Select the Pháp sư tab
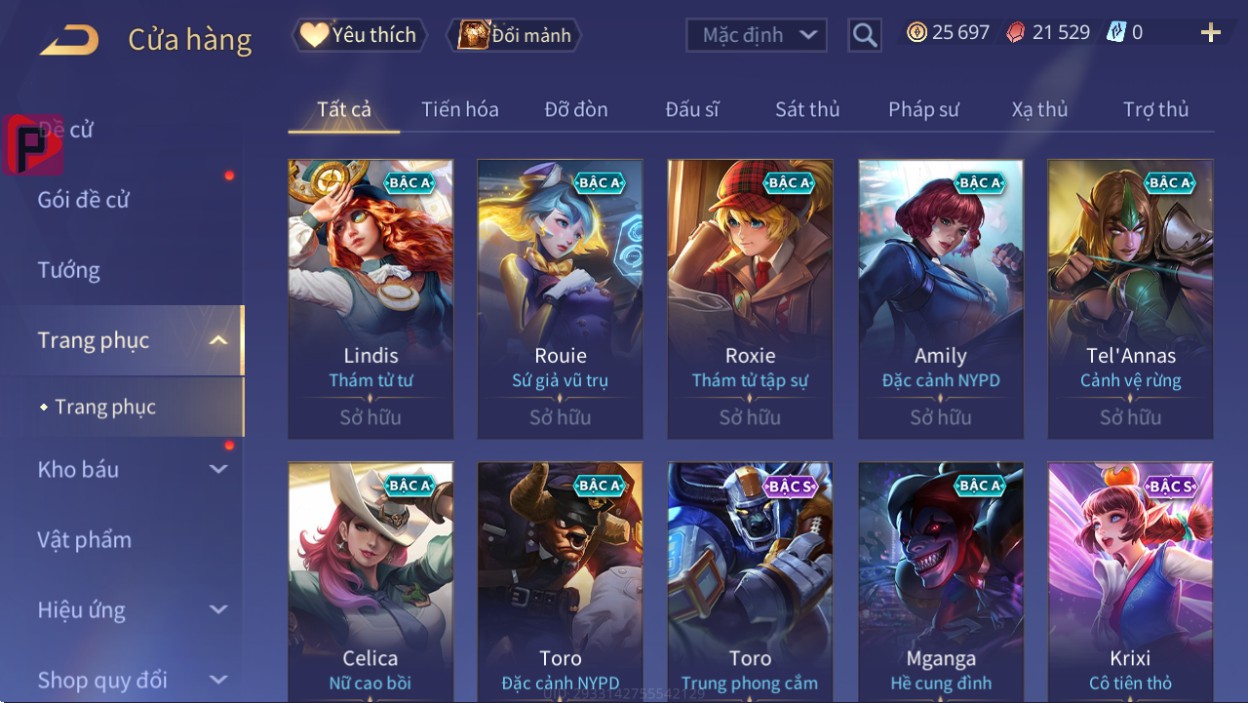The image size is (1248, 703). pos(923,109)
